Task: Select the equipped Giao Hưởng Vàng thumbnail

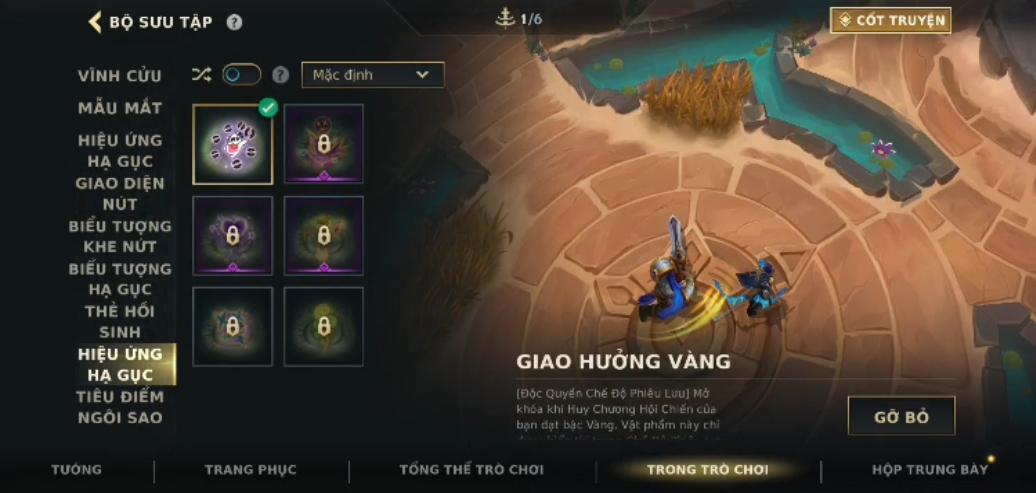Action: 232,144
